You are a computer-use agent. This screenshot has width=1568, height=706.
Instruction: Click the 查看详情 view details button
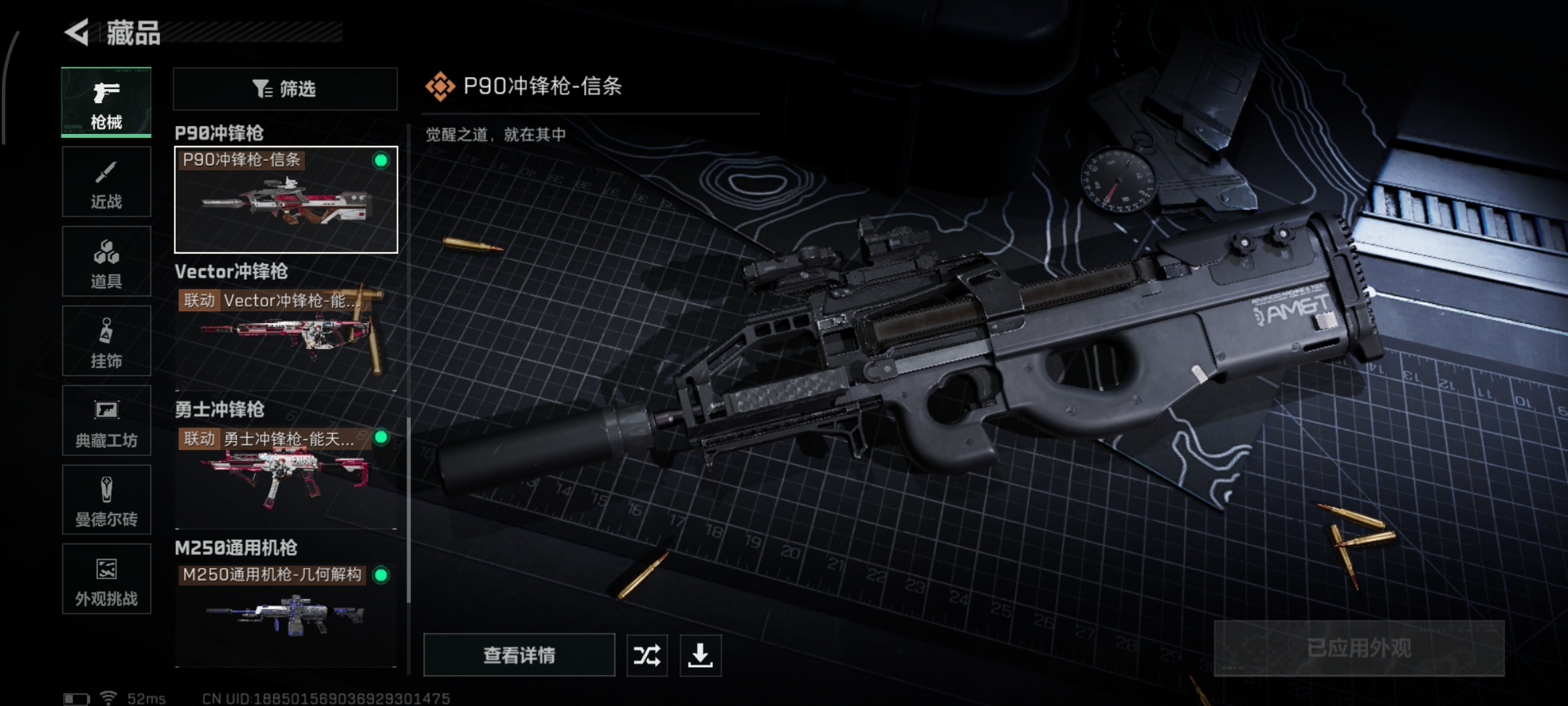pos(519,654)
